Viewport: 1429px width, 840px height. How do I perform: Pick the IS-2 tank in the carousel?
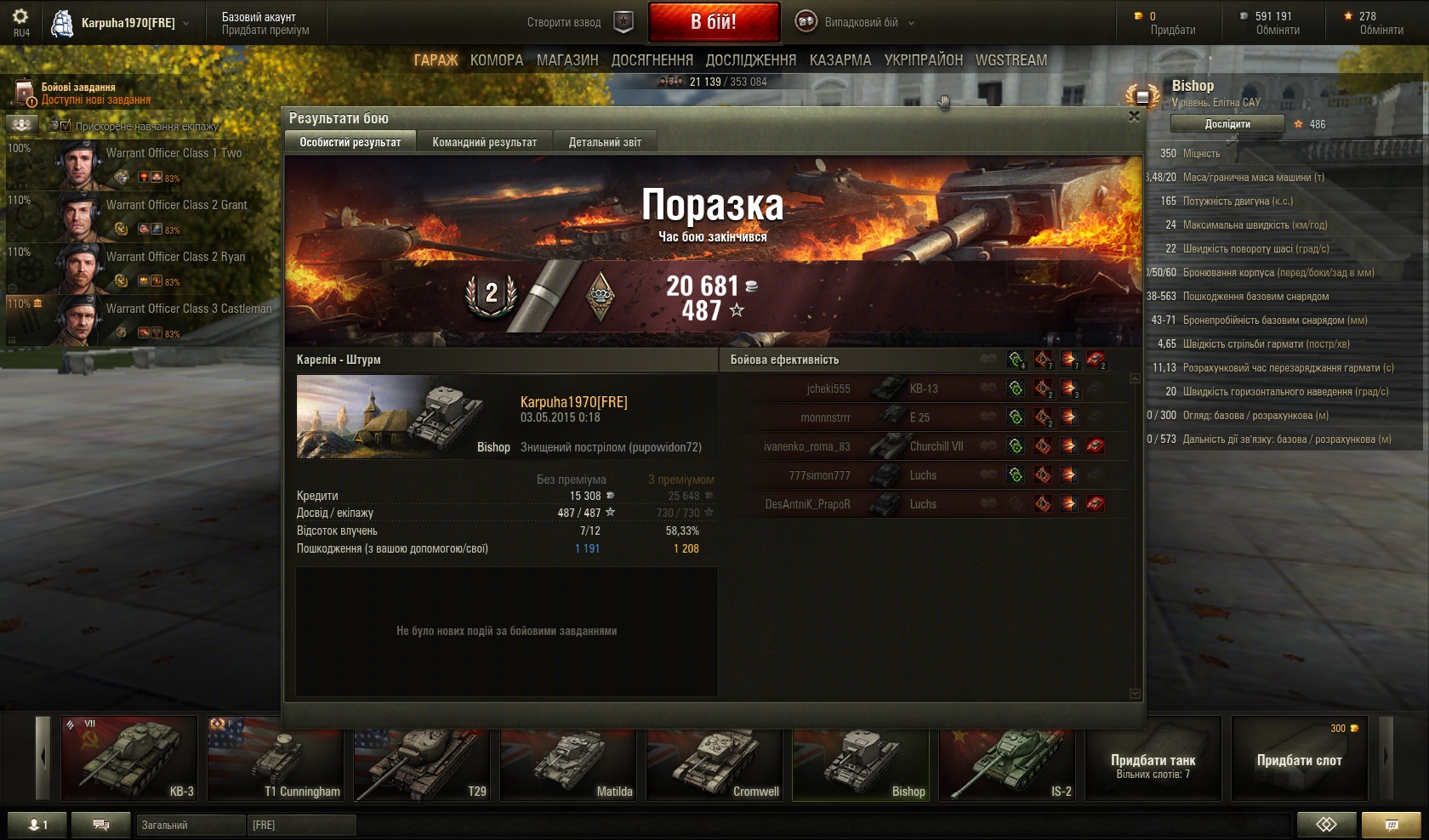[1008, 758]
